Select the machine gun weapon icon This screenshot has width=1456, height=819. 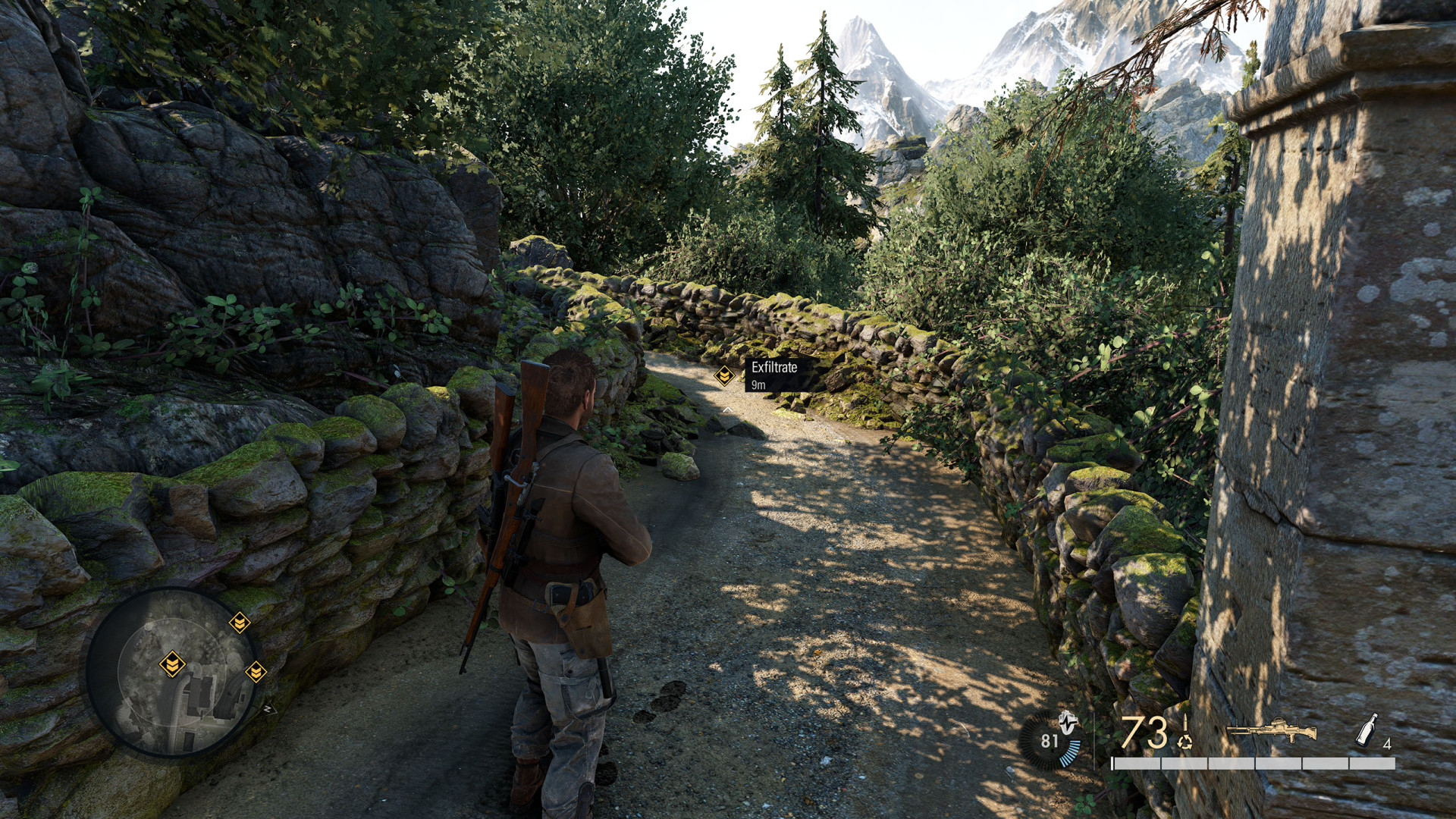[x=1270, y=731]
